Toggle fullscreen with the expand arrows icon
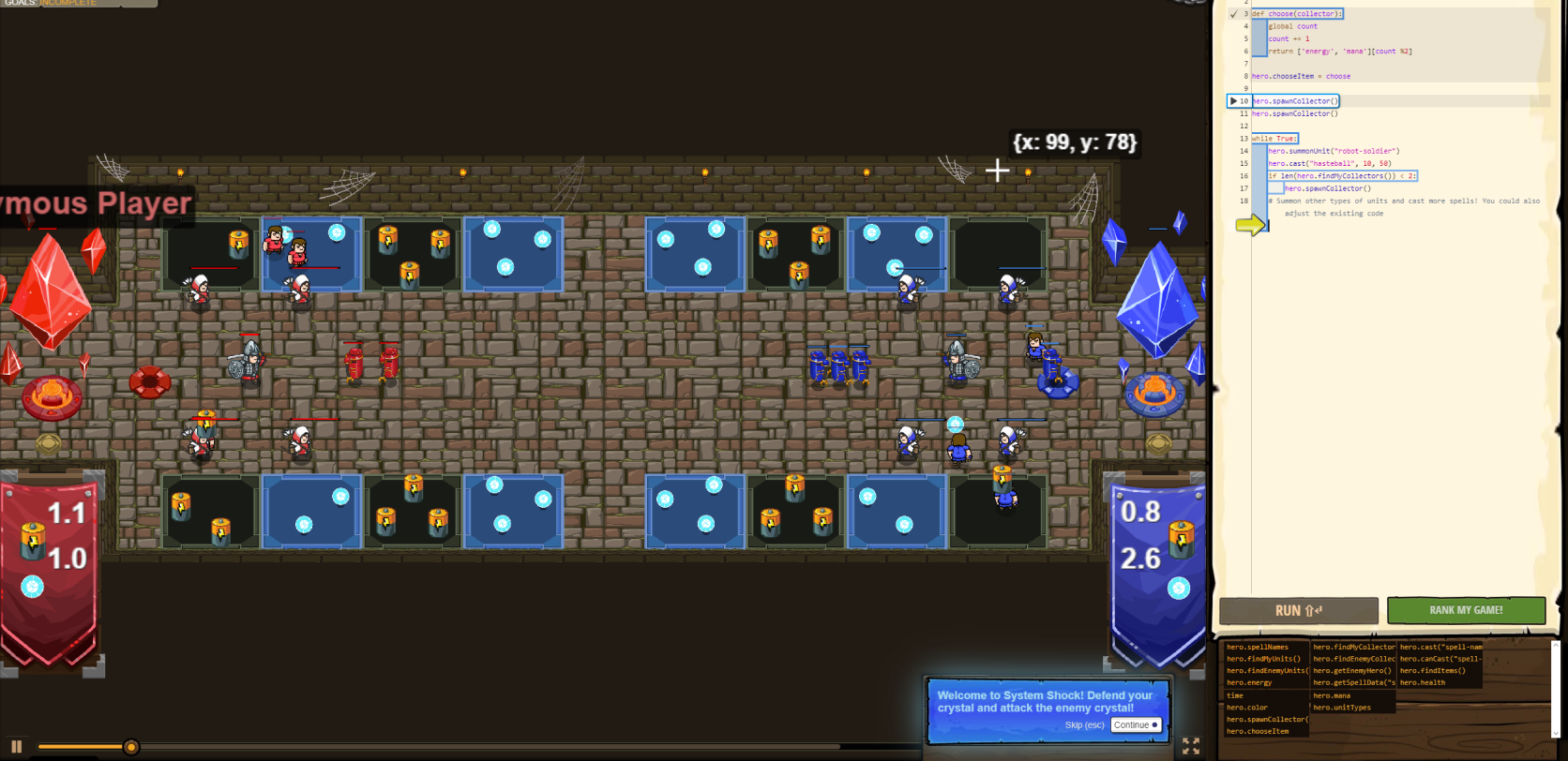 [x=1191, y=746]
